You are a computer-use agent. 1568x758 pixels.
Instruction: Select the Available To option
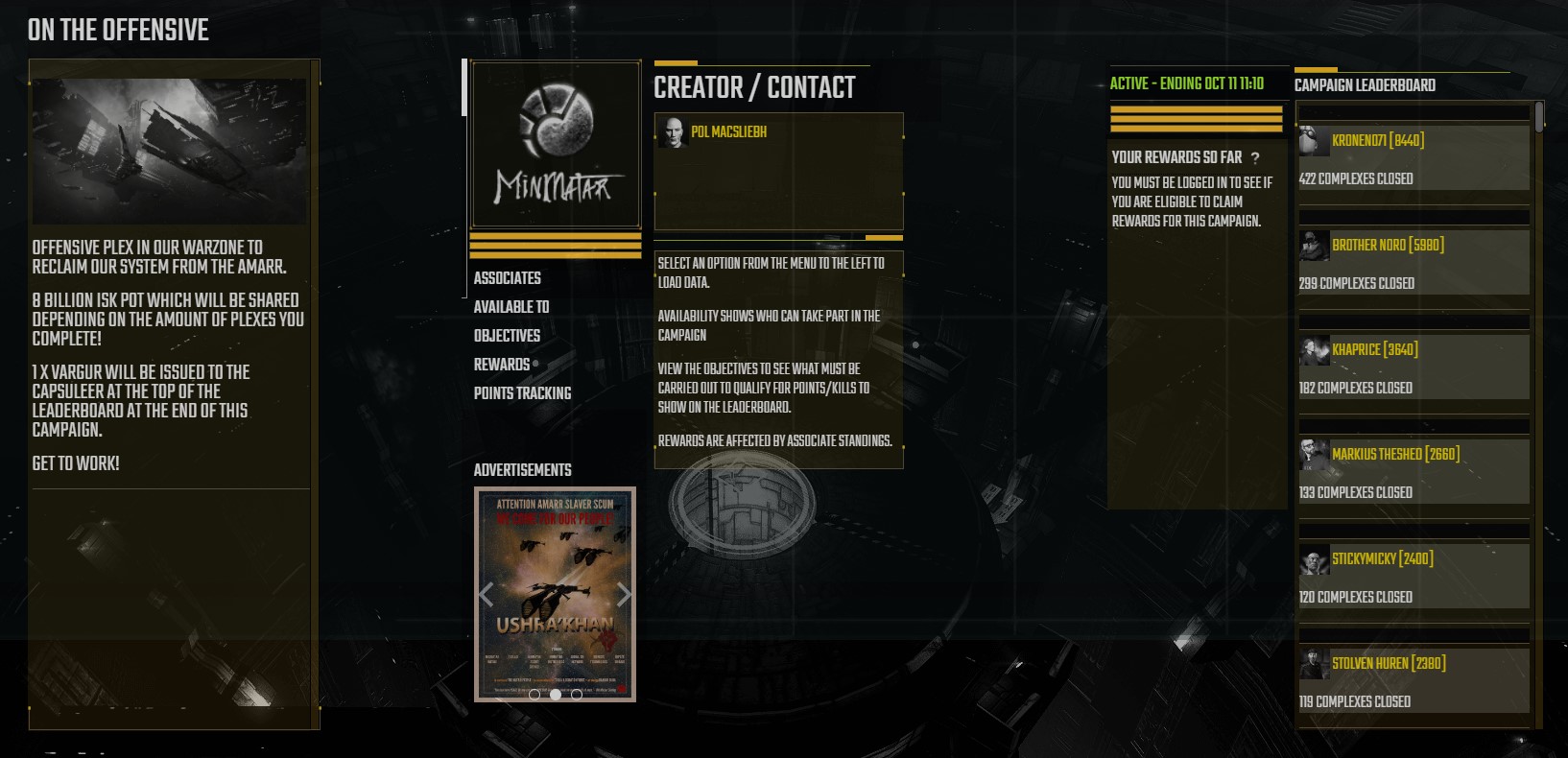tap(511, 307)
